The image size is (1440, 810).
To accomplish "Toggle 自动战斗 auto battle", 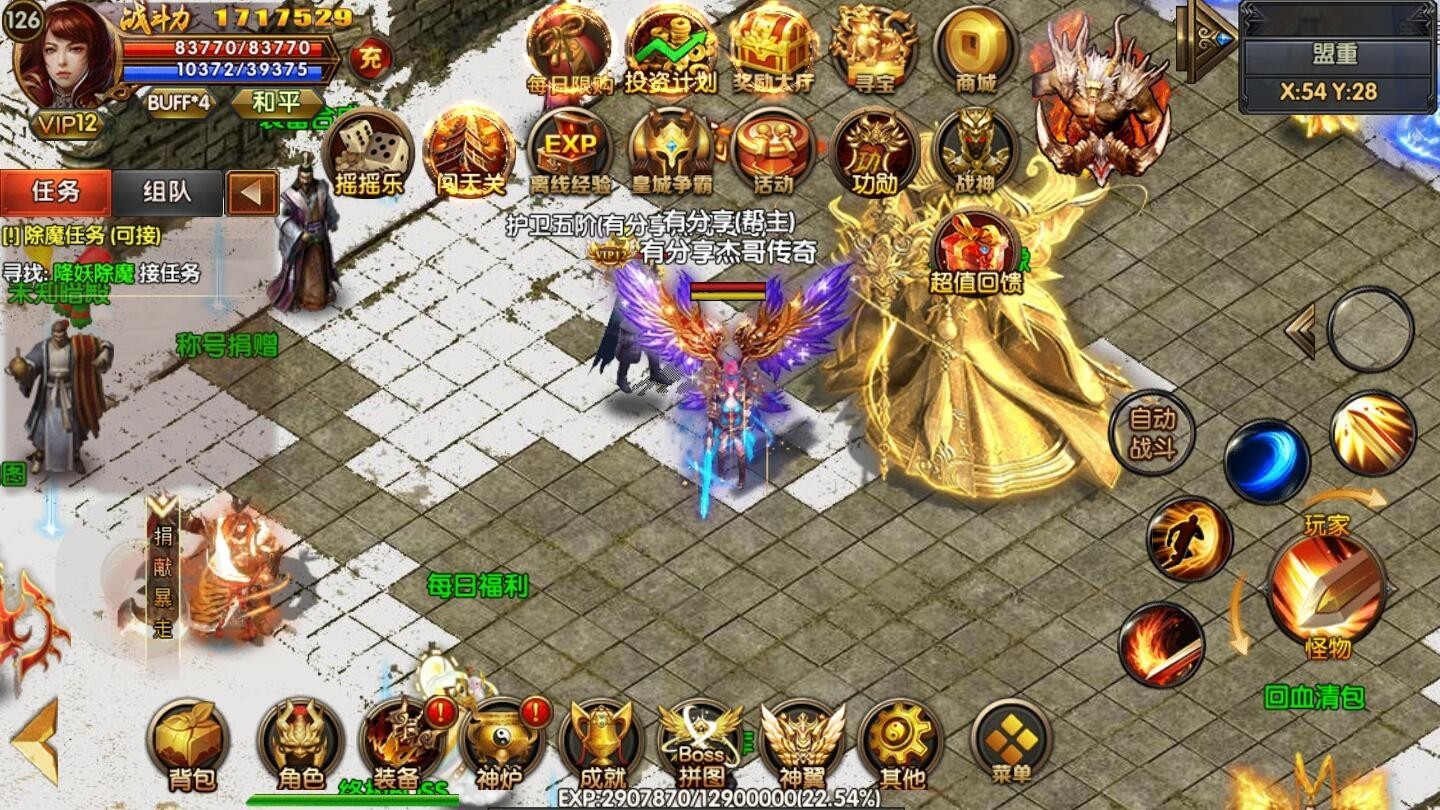I will tap(1152, 432).
